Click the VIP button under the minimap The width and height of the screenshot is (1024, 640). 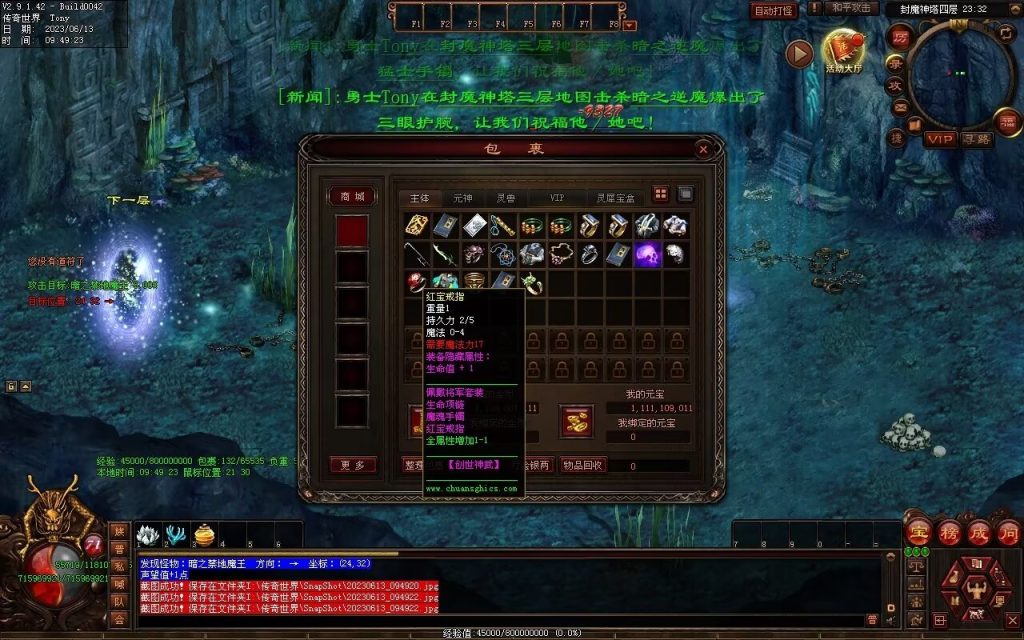(x=939, y=139)
